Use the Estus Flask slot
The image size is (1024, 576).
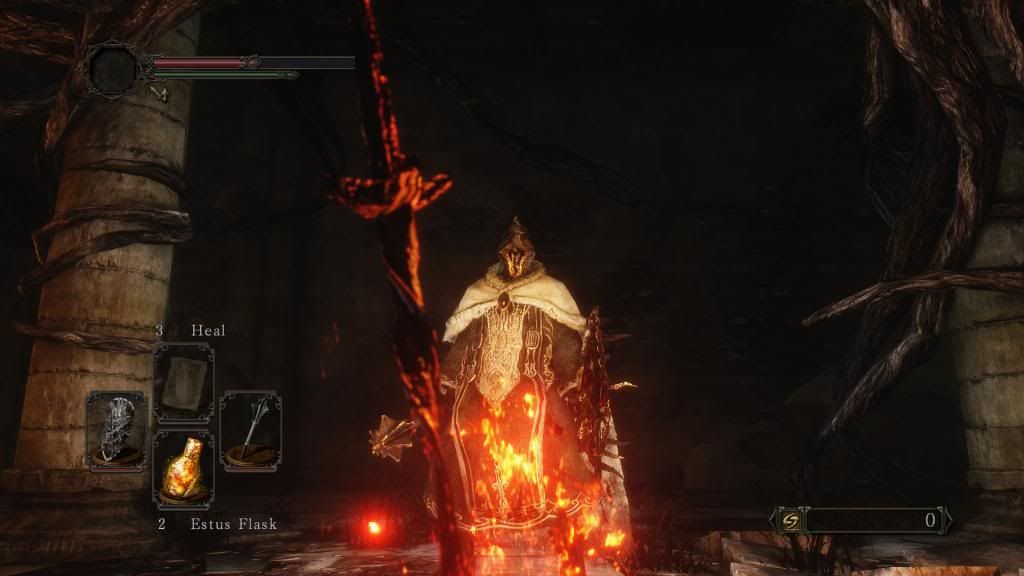click(x=183, y=466)
